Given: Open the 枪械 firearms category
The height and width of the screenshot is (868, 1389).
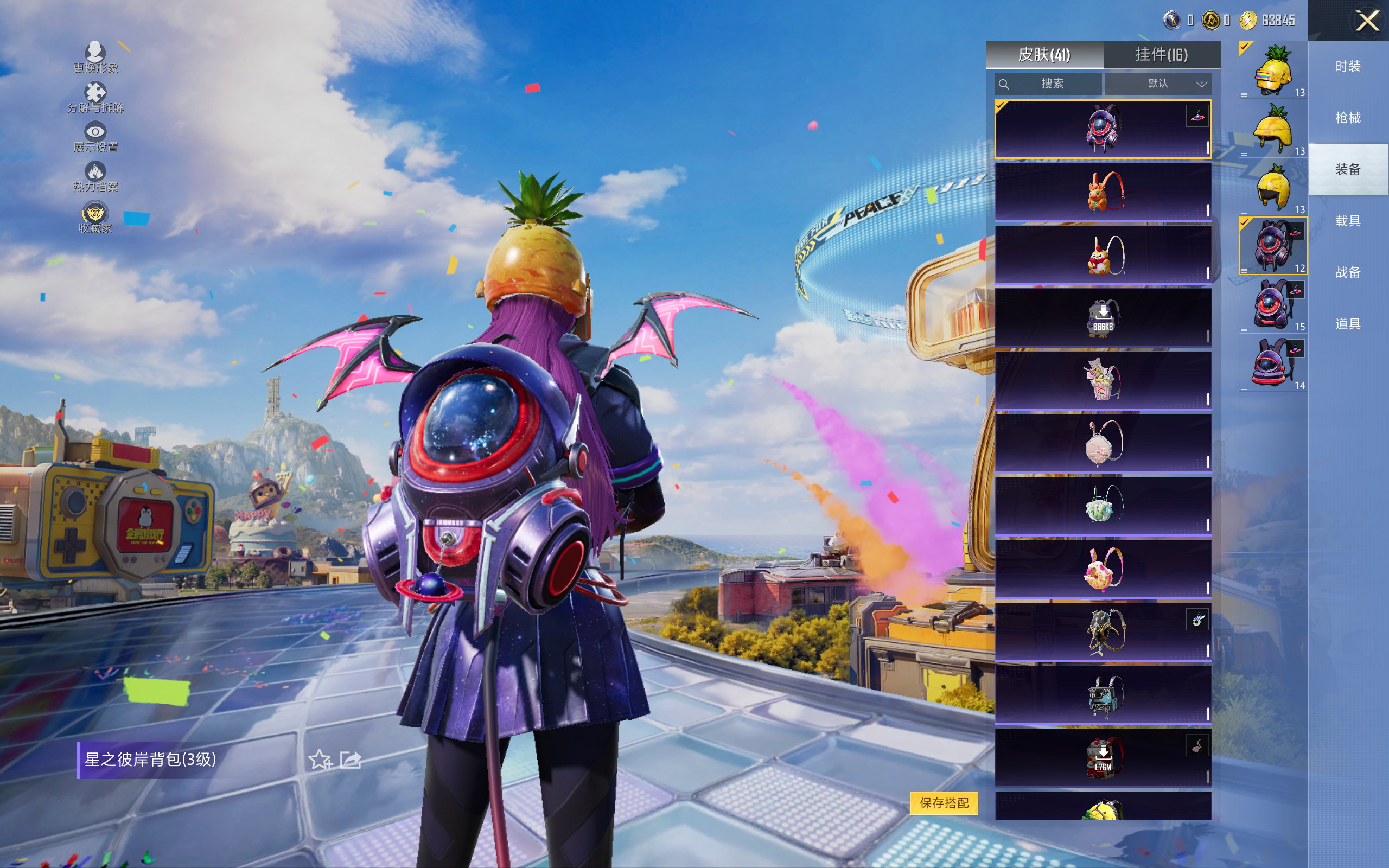Looking at the screenshot, I should click(x=1348, y=118).
